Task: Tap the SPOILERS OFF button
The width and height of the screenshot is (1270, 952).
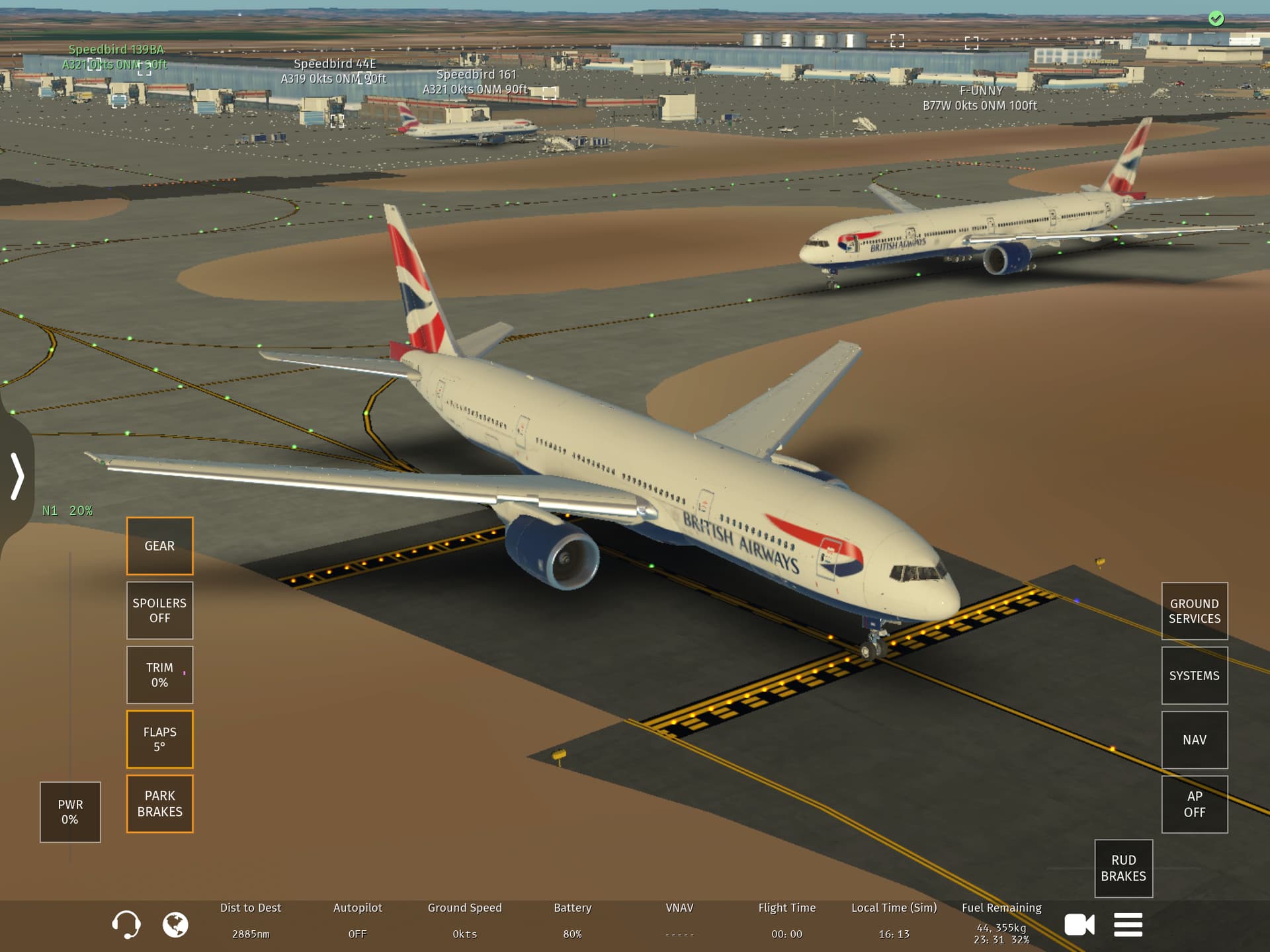Action: pyautogui.click(x=159, y=610)
